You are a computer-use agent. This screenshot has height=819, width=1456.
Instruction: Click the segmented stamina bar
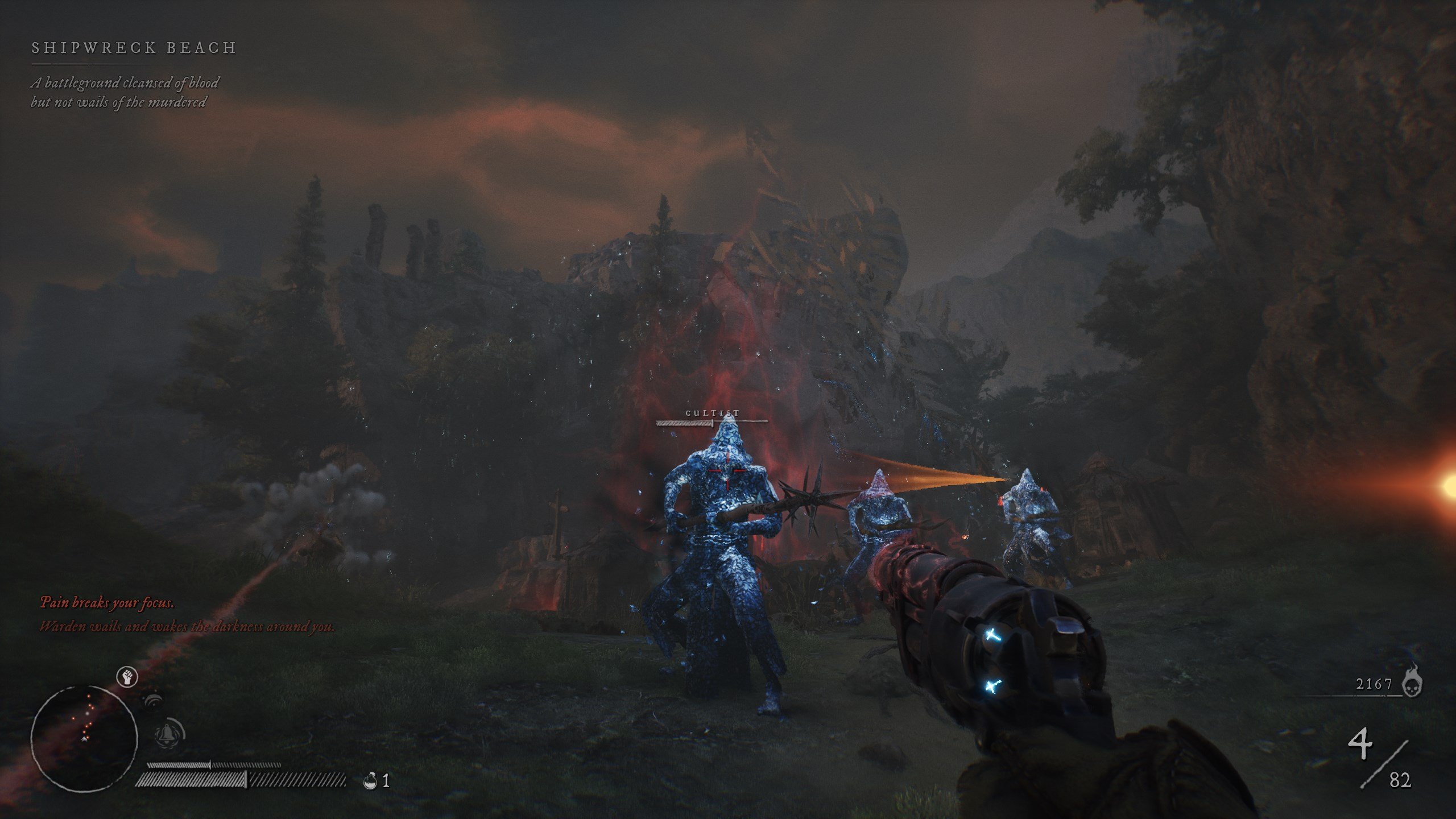pyautogui.click(x=245, y=782)
